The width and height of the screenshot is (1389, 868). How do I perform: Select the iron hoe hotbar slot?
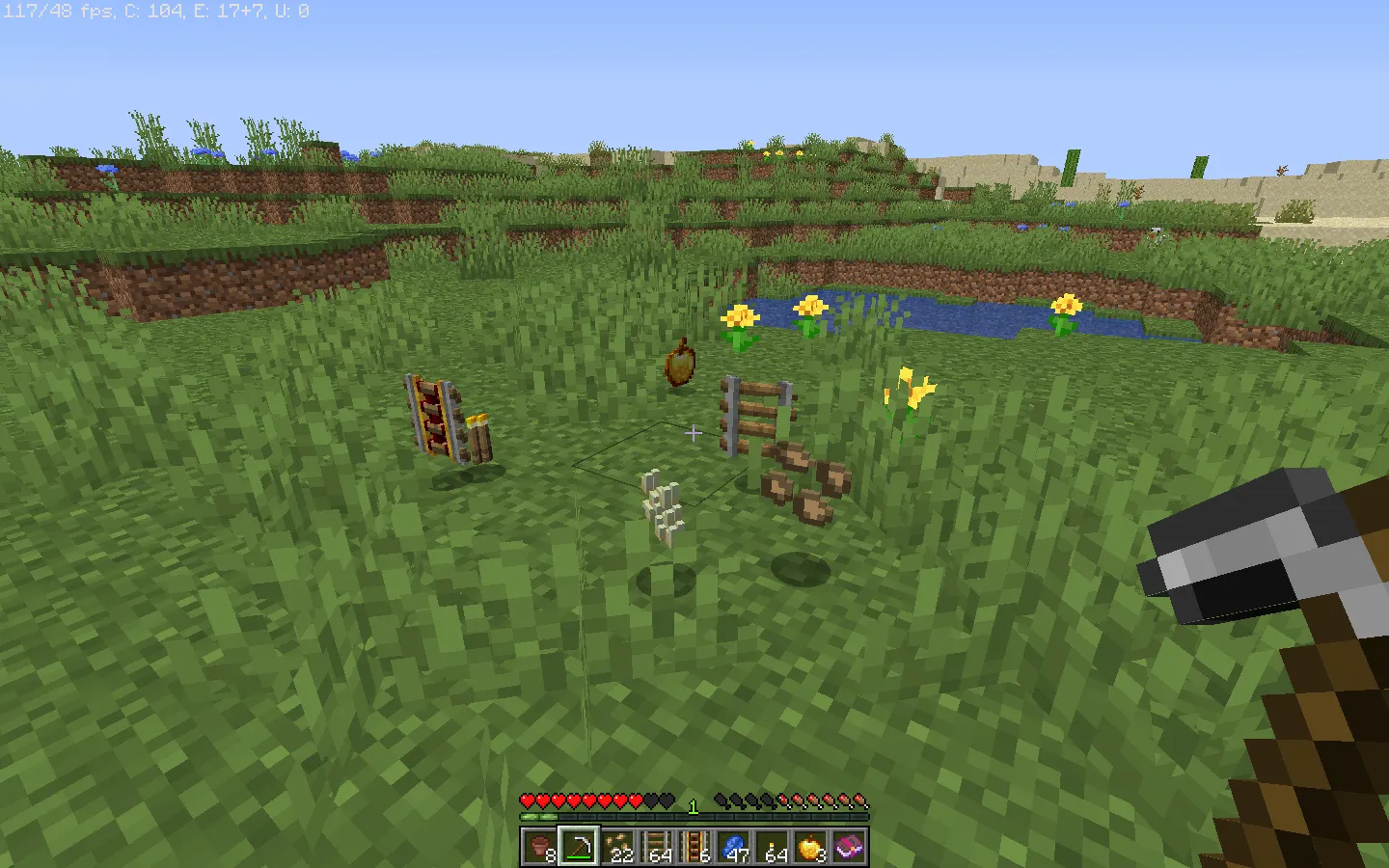click(579, 848)
